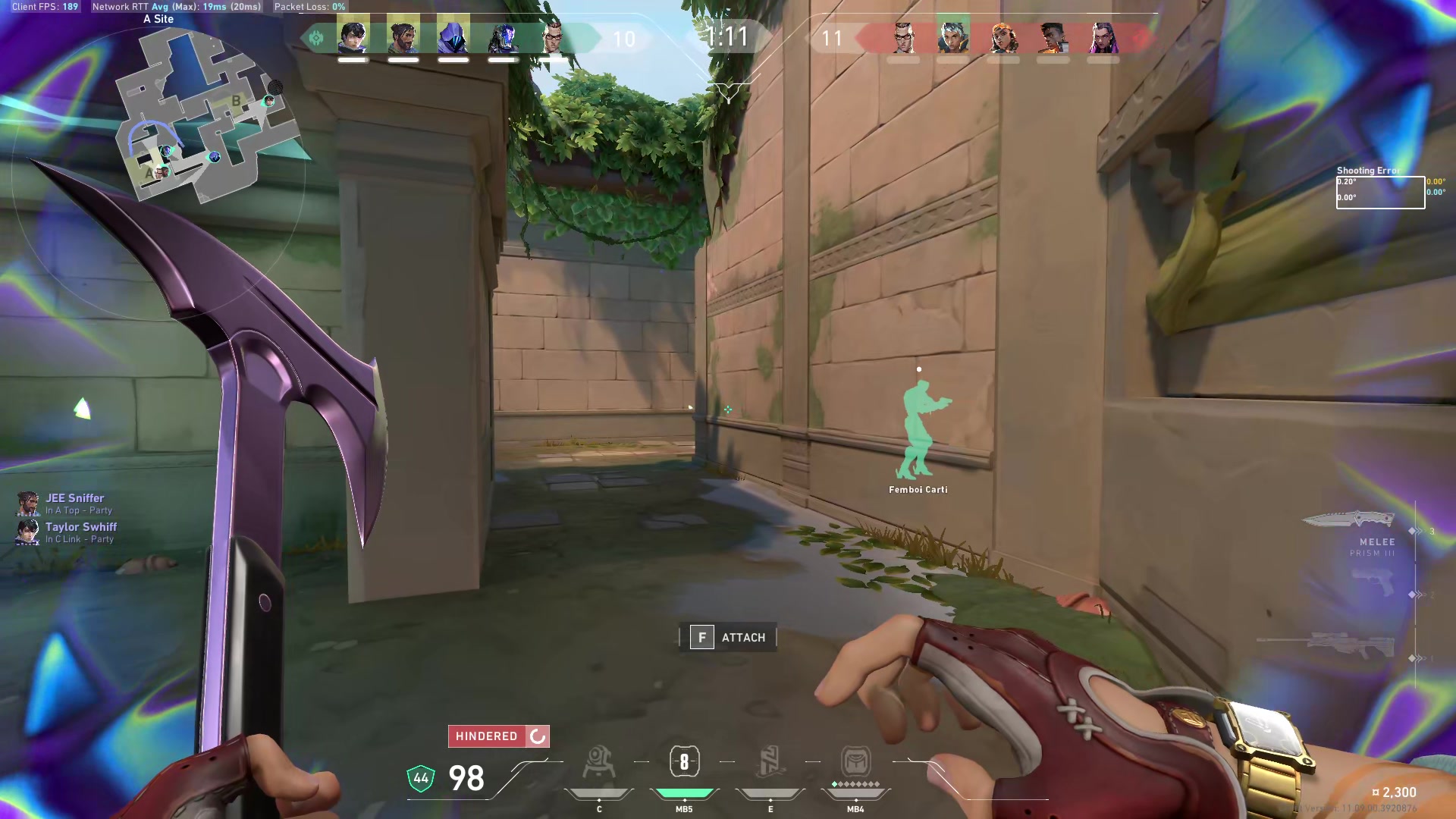
Task: Select the first green team agent portrait
Action: pos(353,36)
